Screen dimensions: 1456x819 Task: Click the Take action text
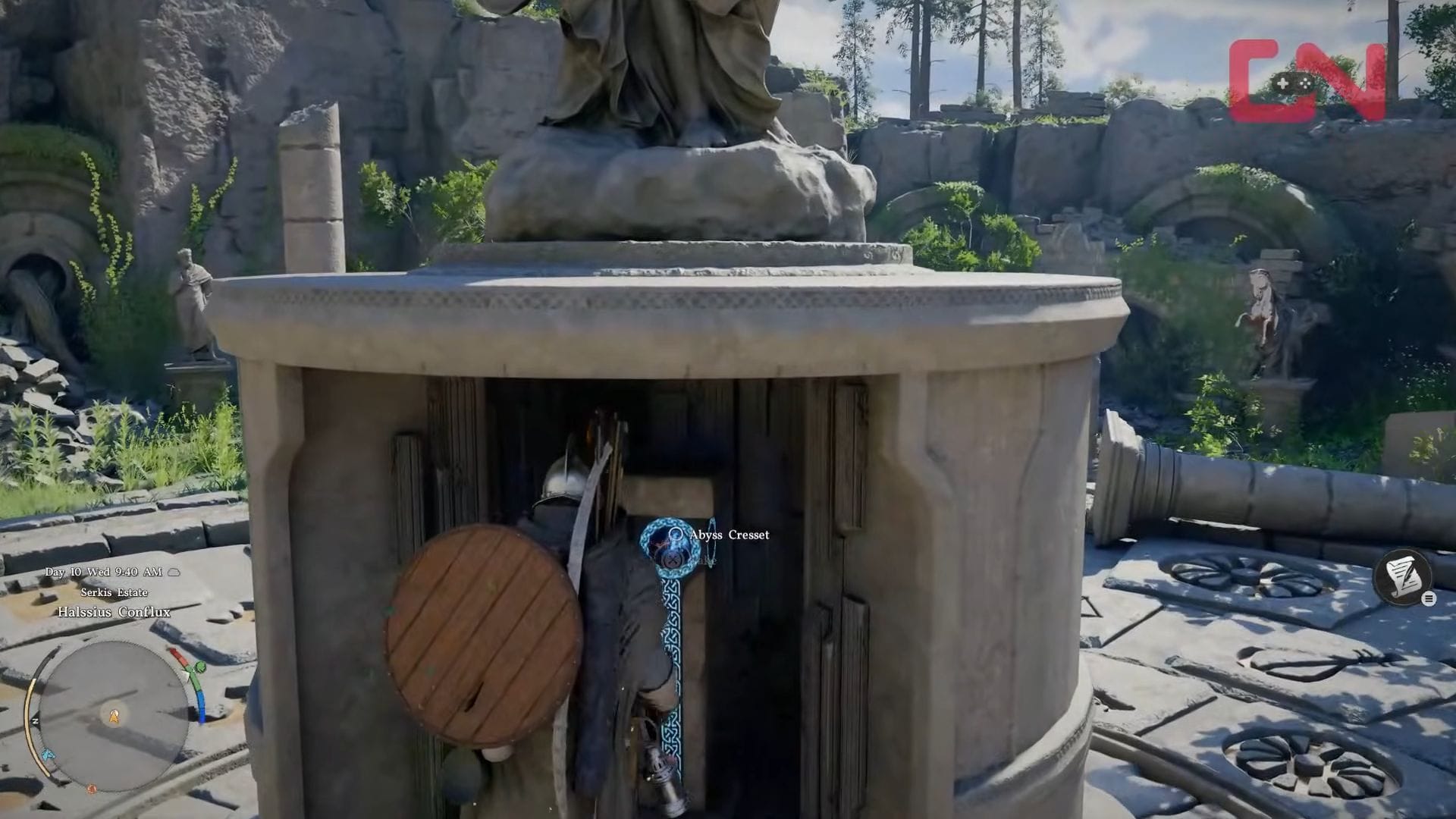[708, 560]
